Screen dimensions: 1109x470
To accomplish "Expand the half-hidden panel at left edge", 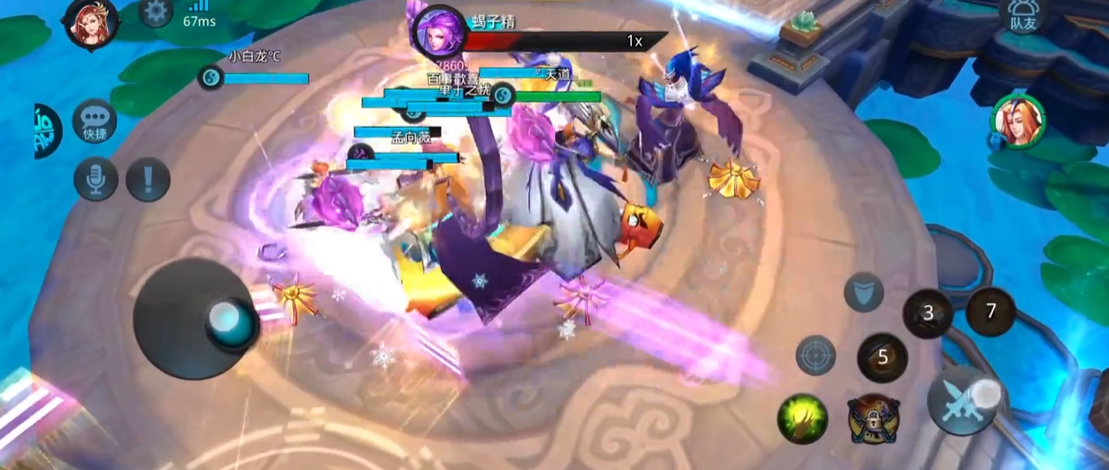I will click(47, 131).
